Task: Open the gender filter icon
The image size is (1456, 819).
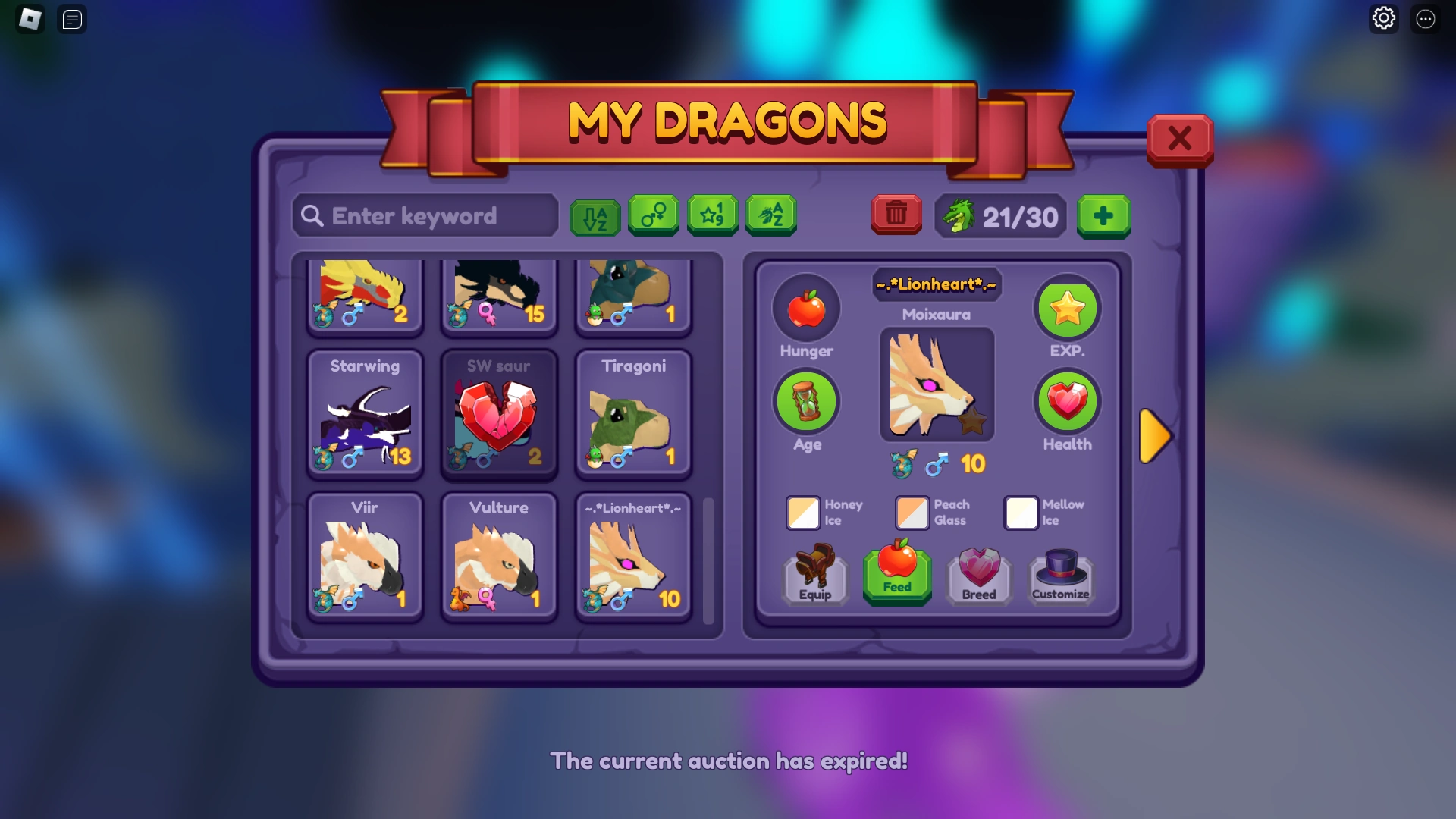Action: tap(654, 216)
